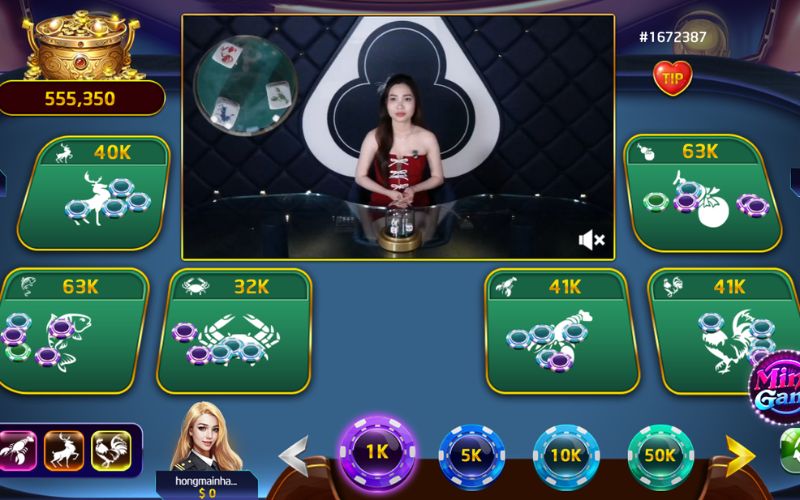Choose the fish betting panel
The width and height of the screenshot is (800, 500).
(x=70, y=332)
